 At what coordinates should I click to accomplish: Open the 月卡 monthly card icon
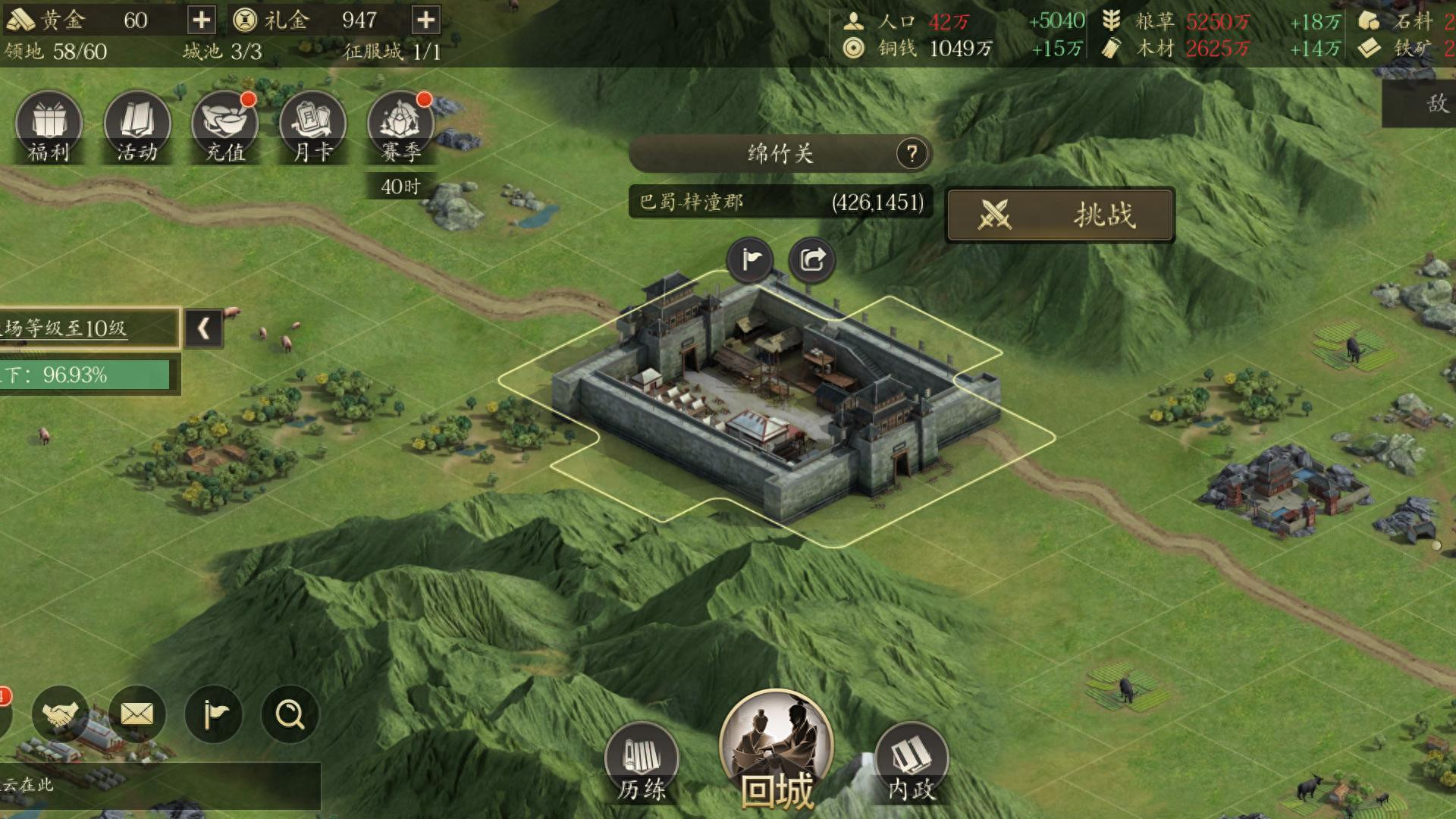click(312, 127)
